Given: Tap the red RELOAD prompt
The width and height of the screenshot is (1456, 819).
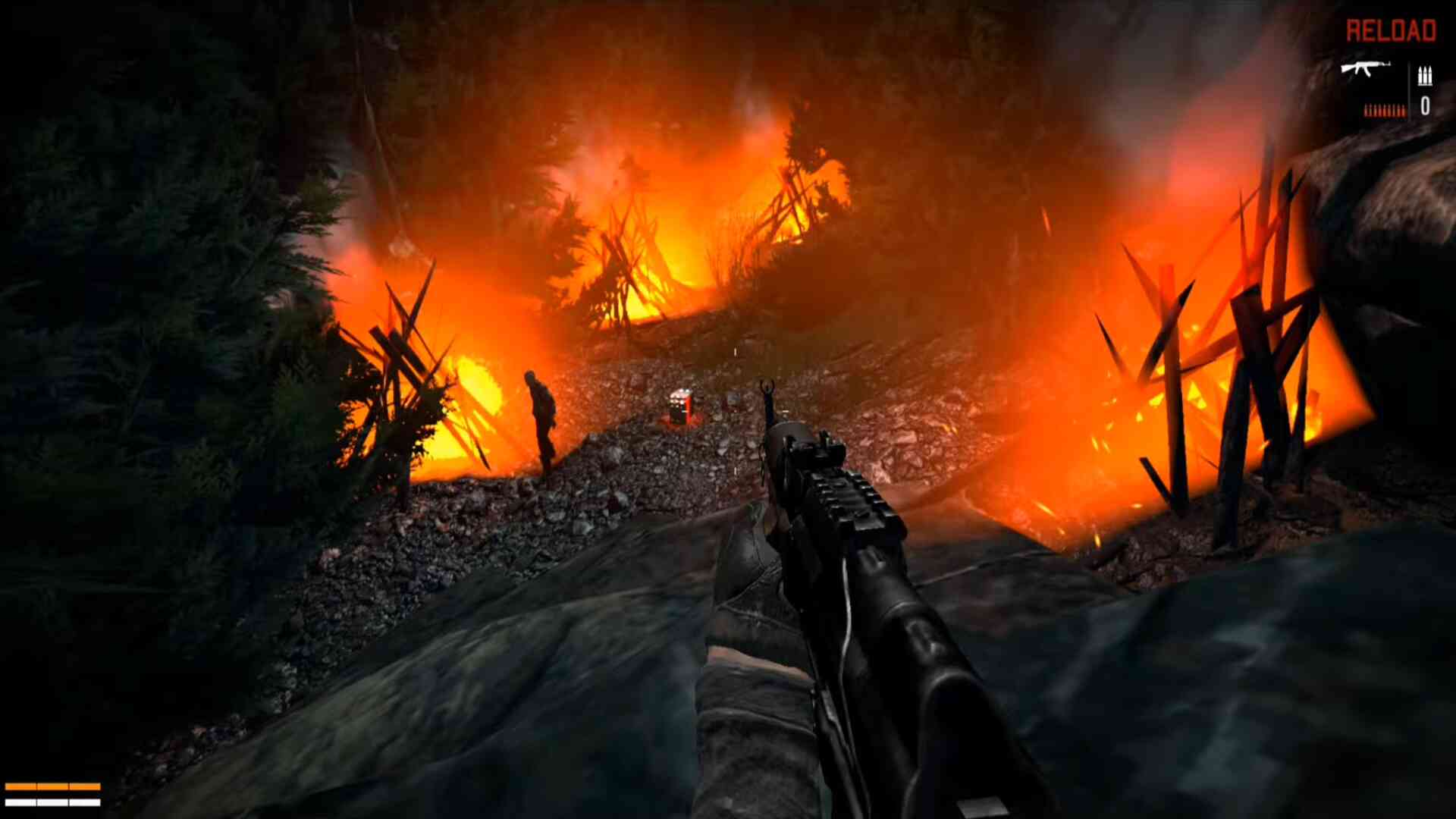Looking at the screenshot, I should pyautogui.click(x=1391, y=31).
